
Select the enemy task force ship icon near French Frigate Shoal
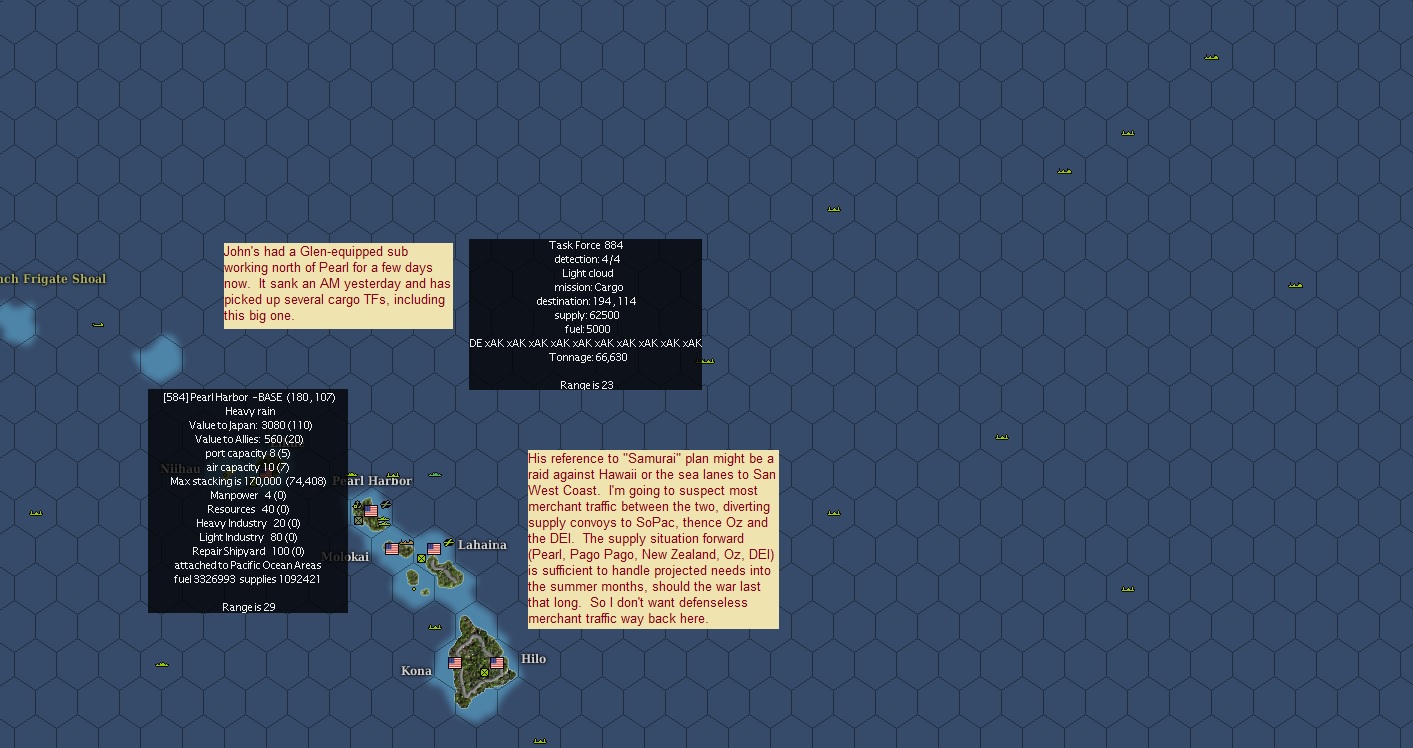pyautogui.click(x=97, y=324)
